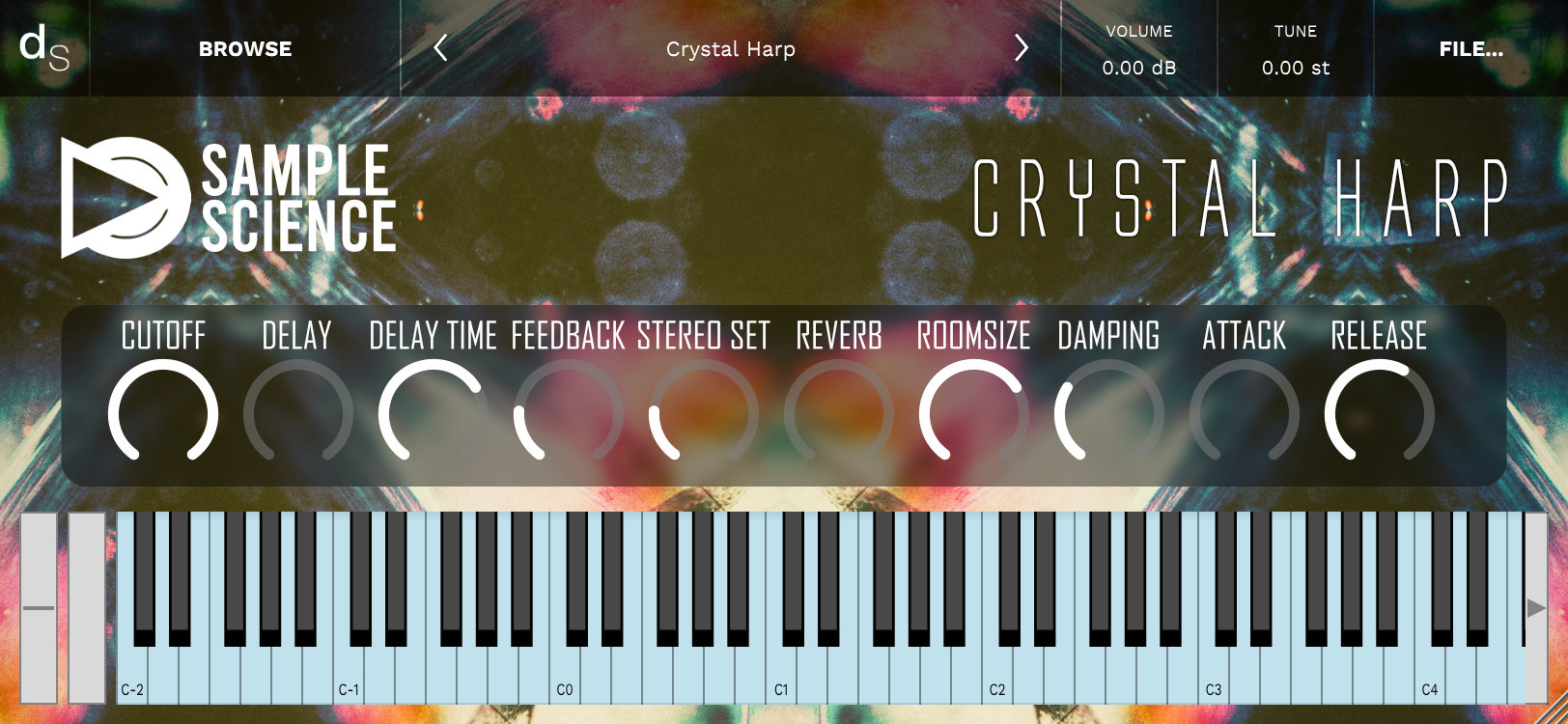Screen dimensions: 1568x724
Task: Turn the ATTACK knob
Action: click(1244, 410)
